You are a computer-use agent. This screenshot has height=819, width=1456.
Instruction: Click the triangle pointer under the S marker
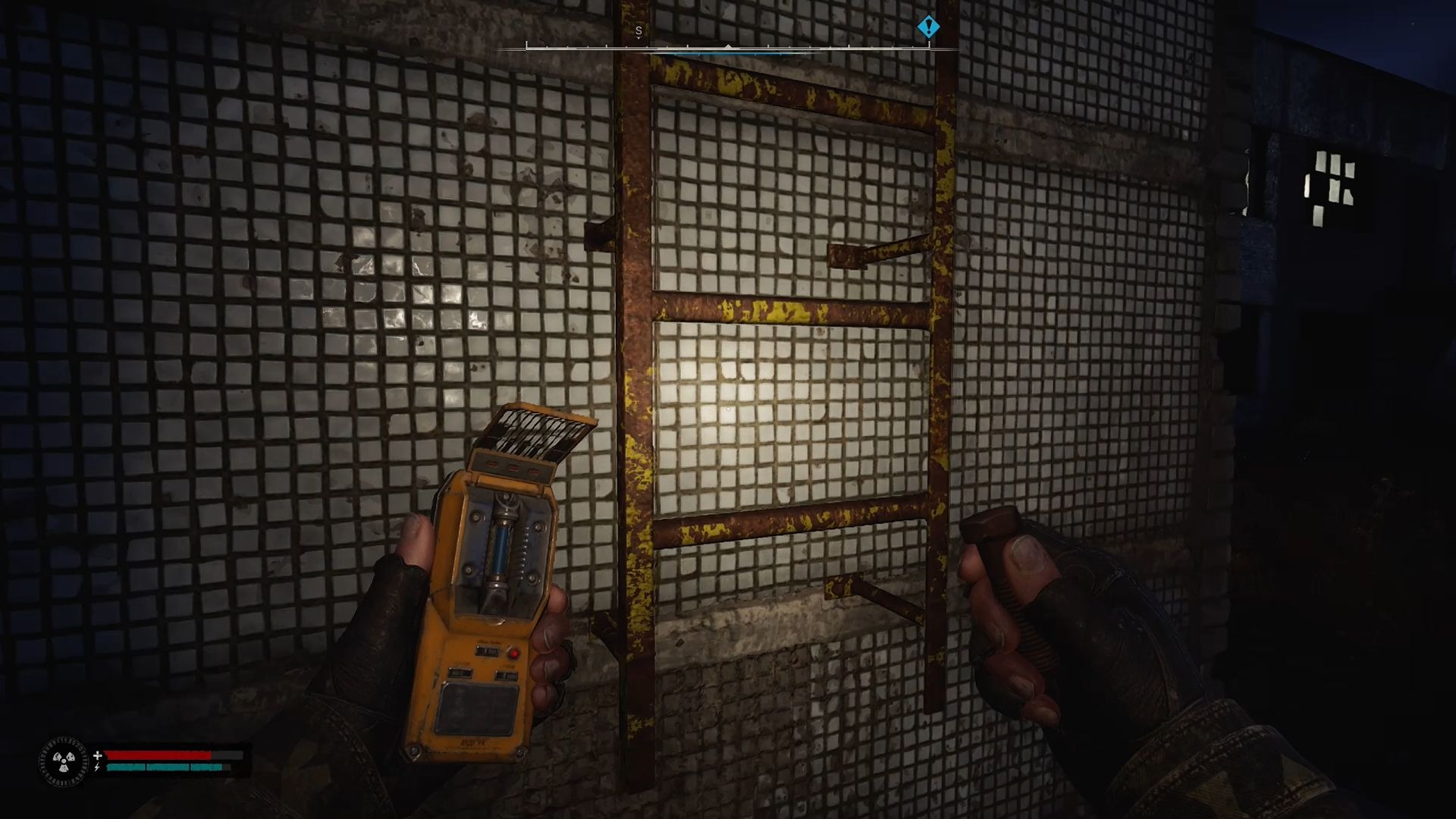pyautogui.click(x=638, y=38)
